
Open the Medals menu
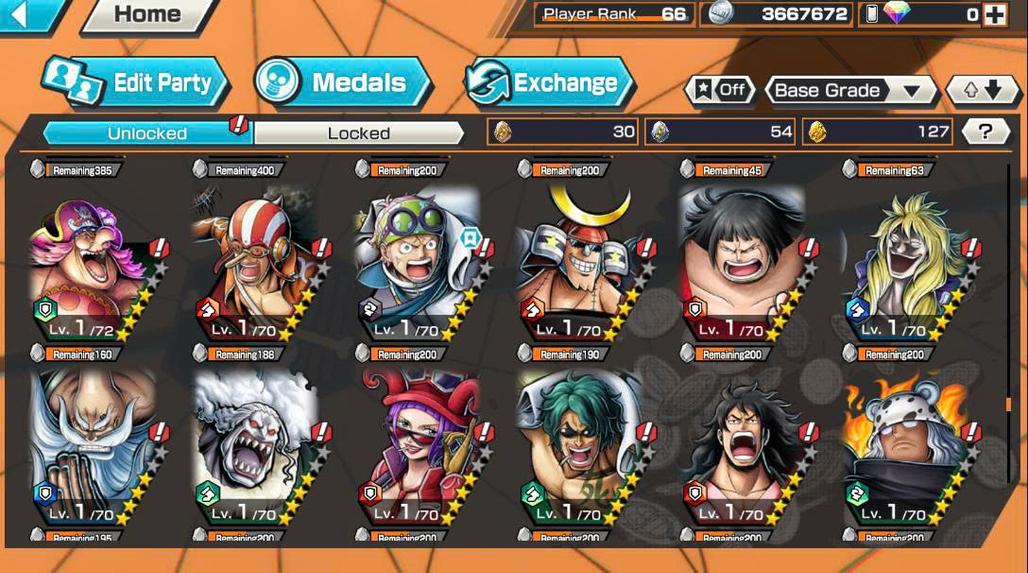coord(342,83)
